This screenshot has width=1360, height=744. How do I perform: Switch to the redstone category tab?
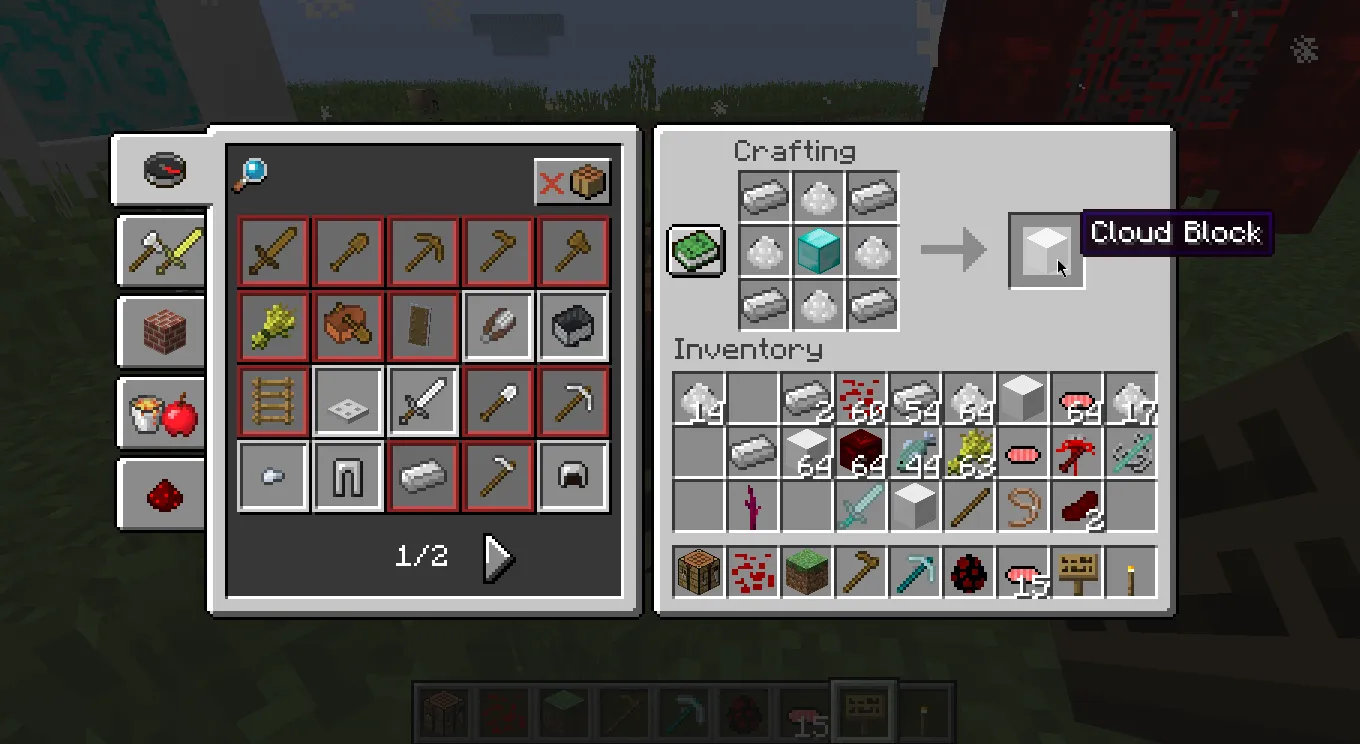(160, 495)
